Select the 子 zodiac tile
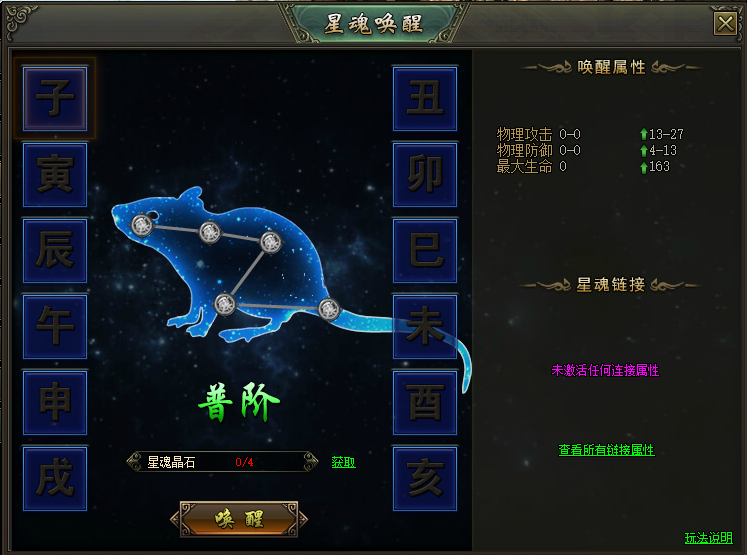Viewport: 747px width, 555px height. click(x=55, y=98)
